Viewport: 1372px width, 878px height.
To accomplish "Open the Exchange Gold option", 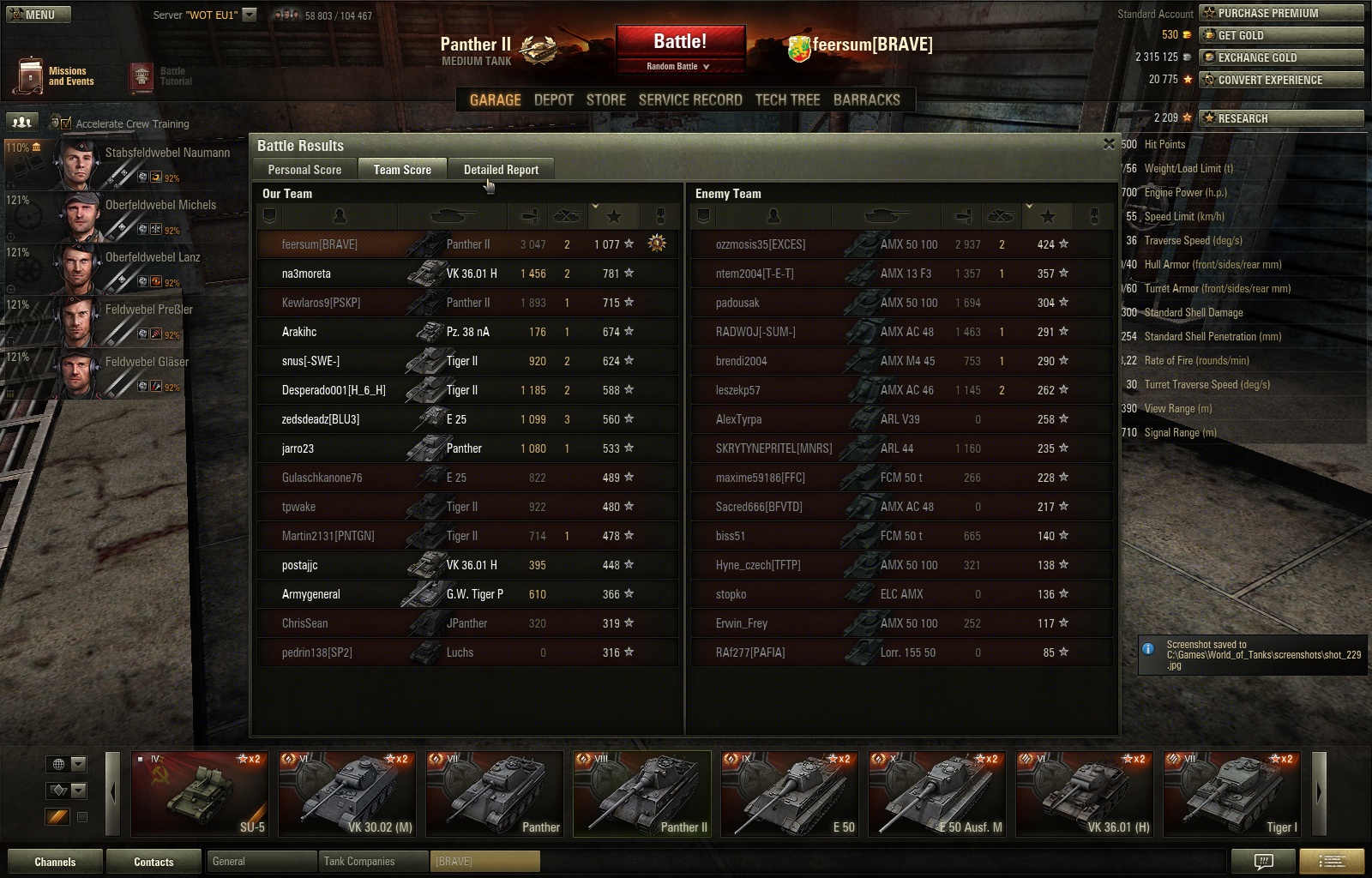I will coord(1281,57).
